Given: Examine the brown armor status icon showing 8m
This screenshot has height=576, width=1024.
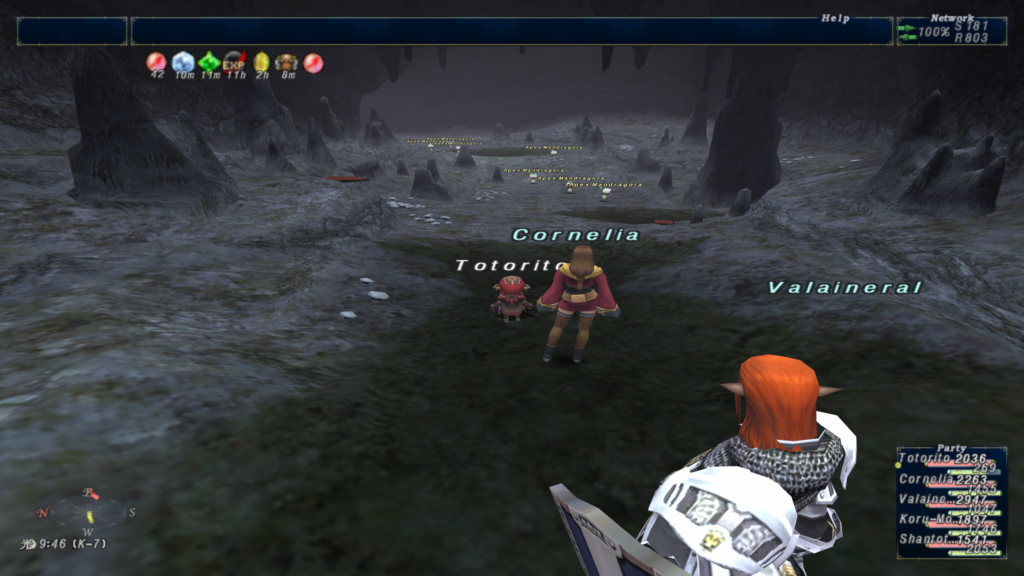Looking at the screenshot, I should pos(287,63).
